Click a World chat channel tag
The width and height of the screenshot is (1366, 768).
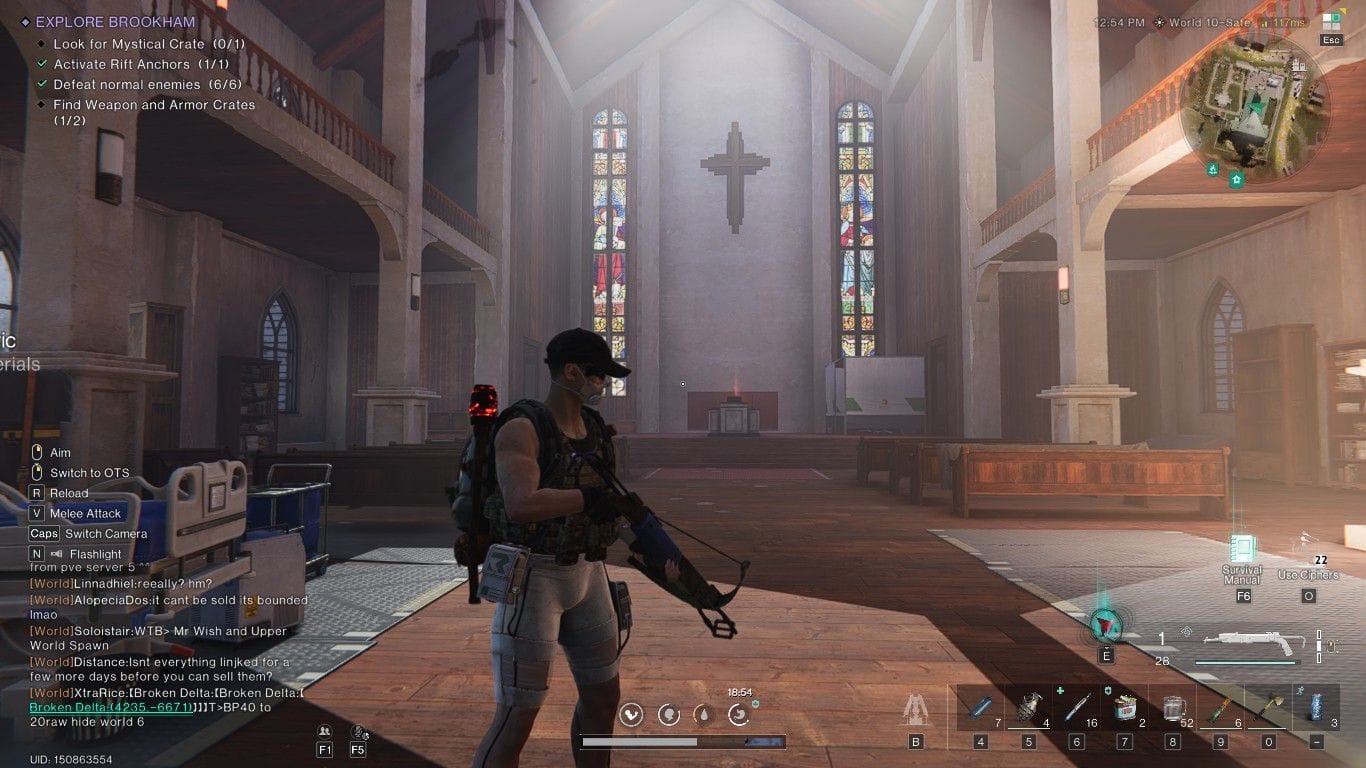(x=50, y=583)
